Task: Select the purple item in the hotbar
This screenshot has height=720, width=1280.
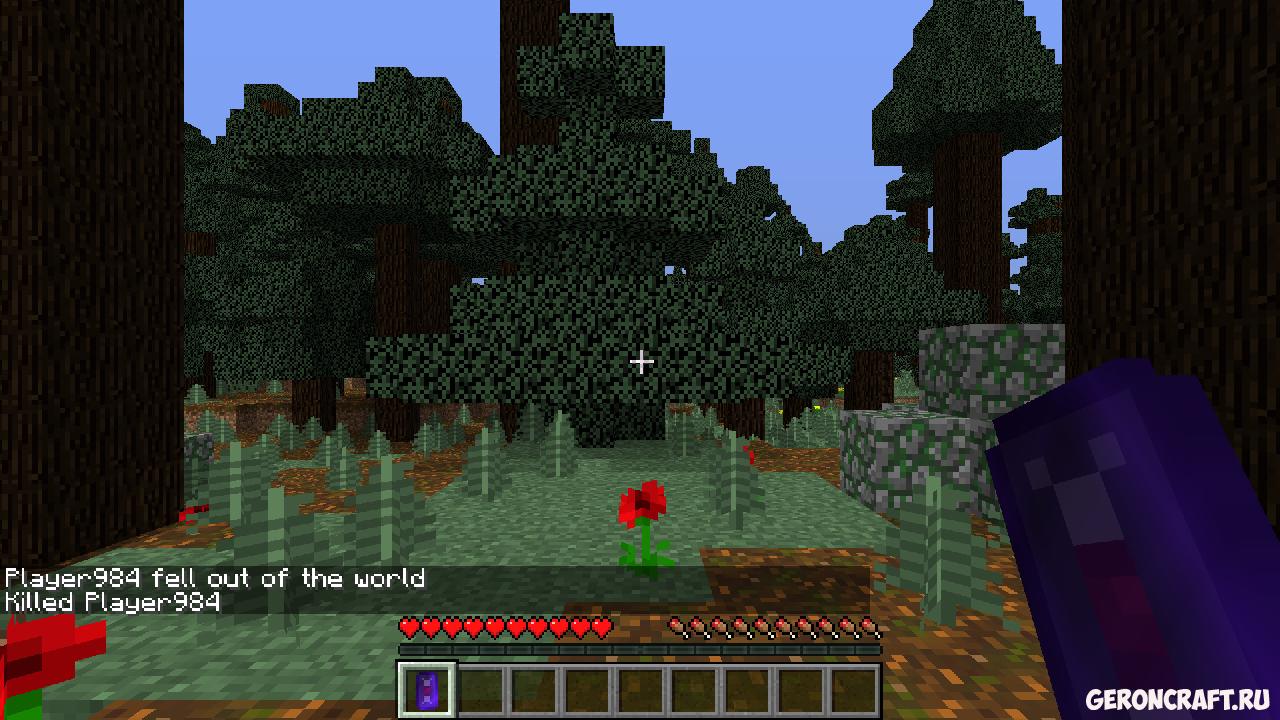Action: pos(428,690)
